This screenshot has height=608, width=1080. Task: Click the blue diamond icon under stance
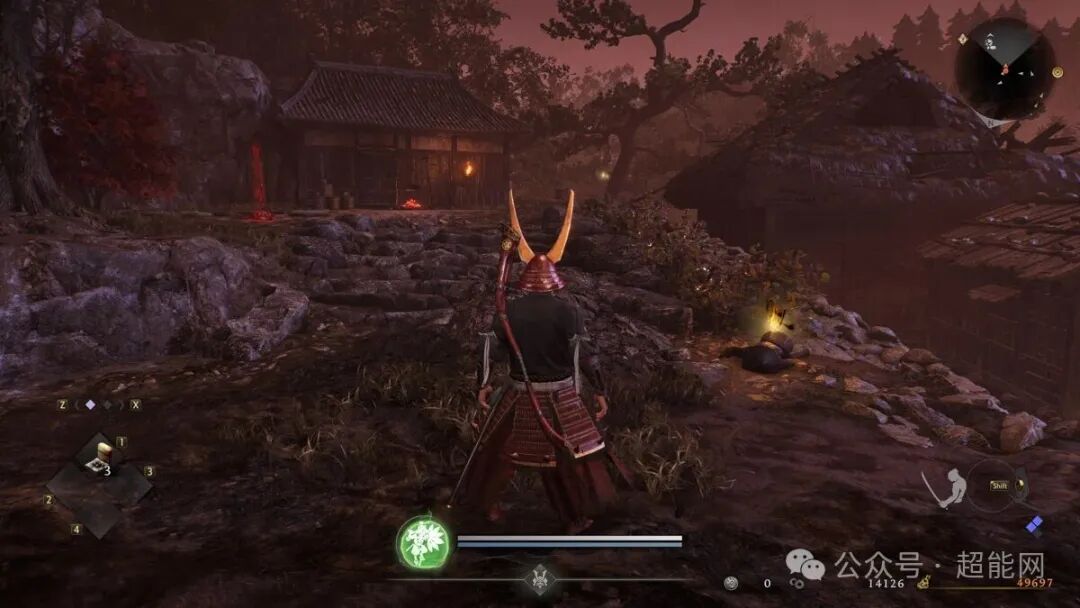[x=1034, y=525]
